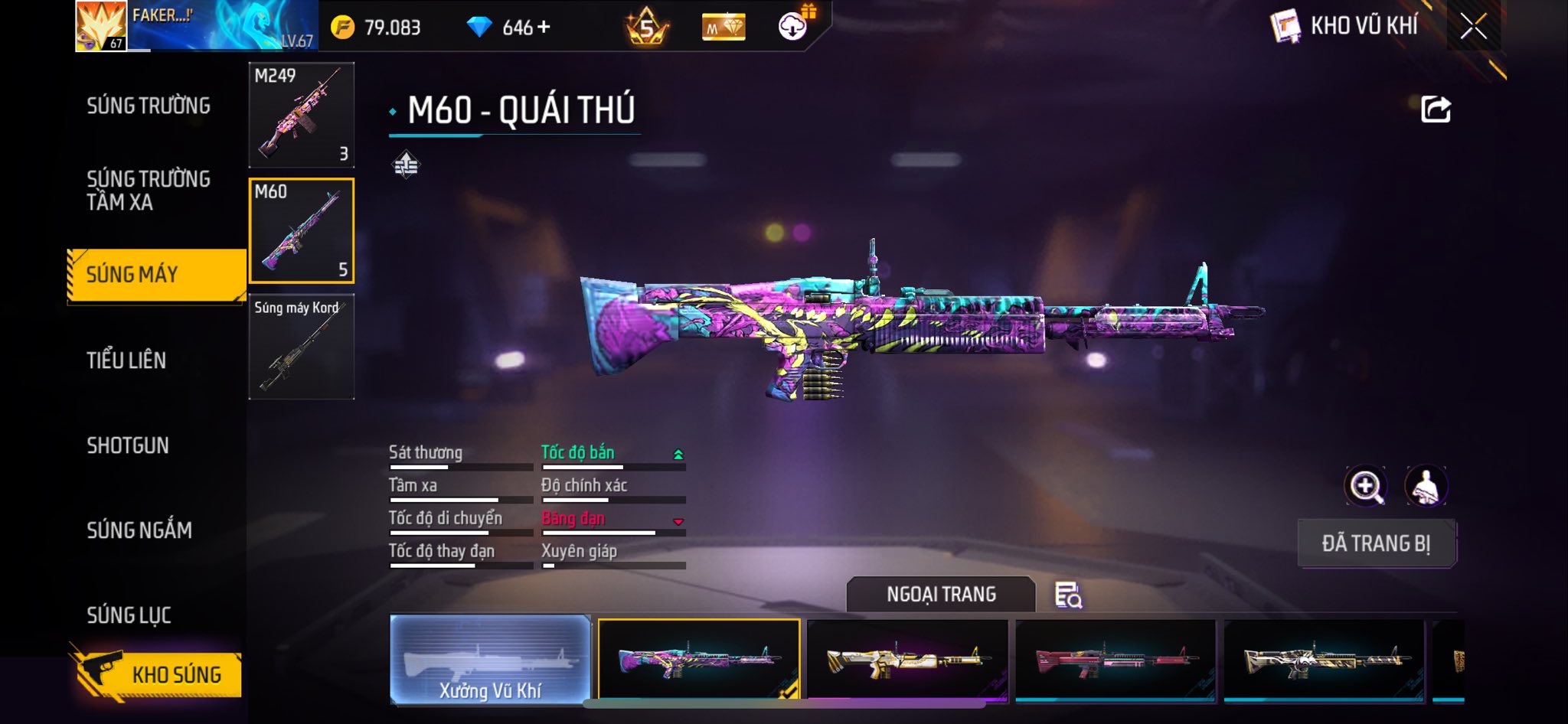Viewport: 1568px width, 724px height.
Task: Preview weapon on character icon
Action: pyautogui.click(x=1426, y=486)
